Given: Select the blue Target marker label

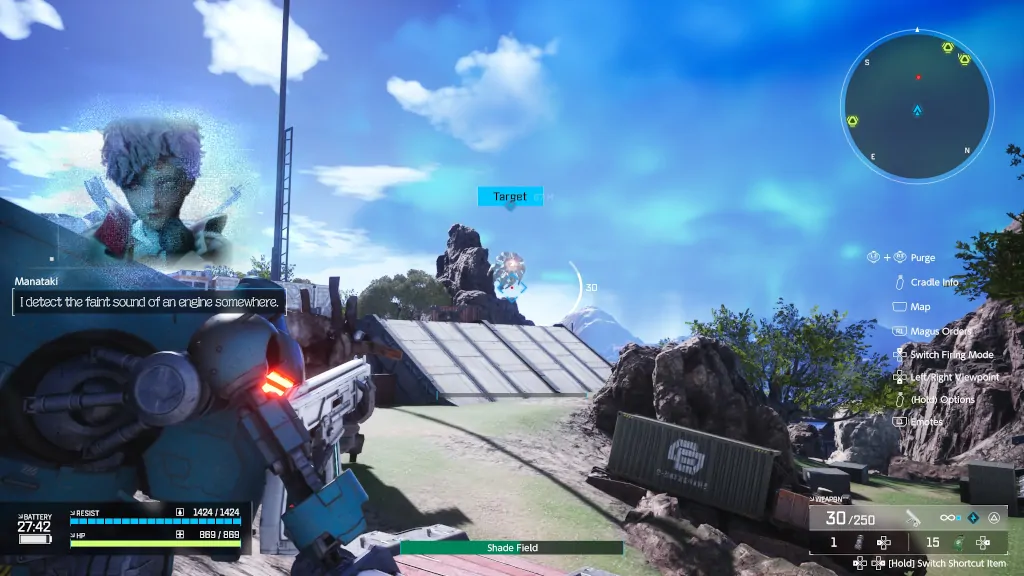Looking at the screenshot, I should 510,197.
